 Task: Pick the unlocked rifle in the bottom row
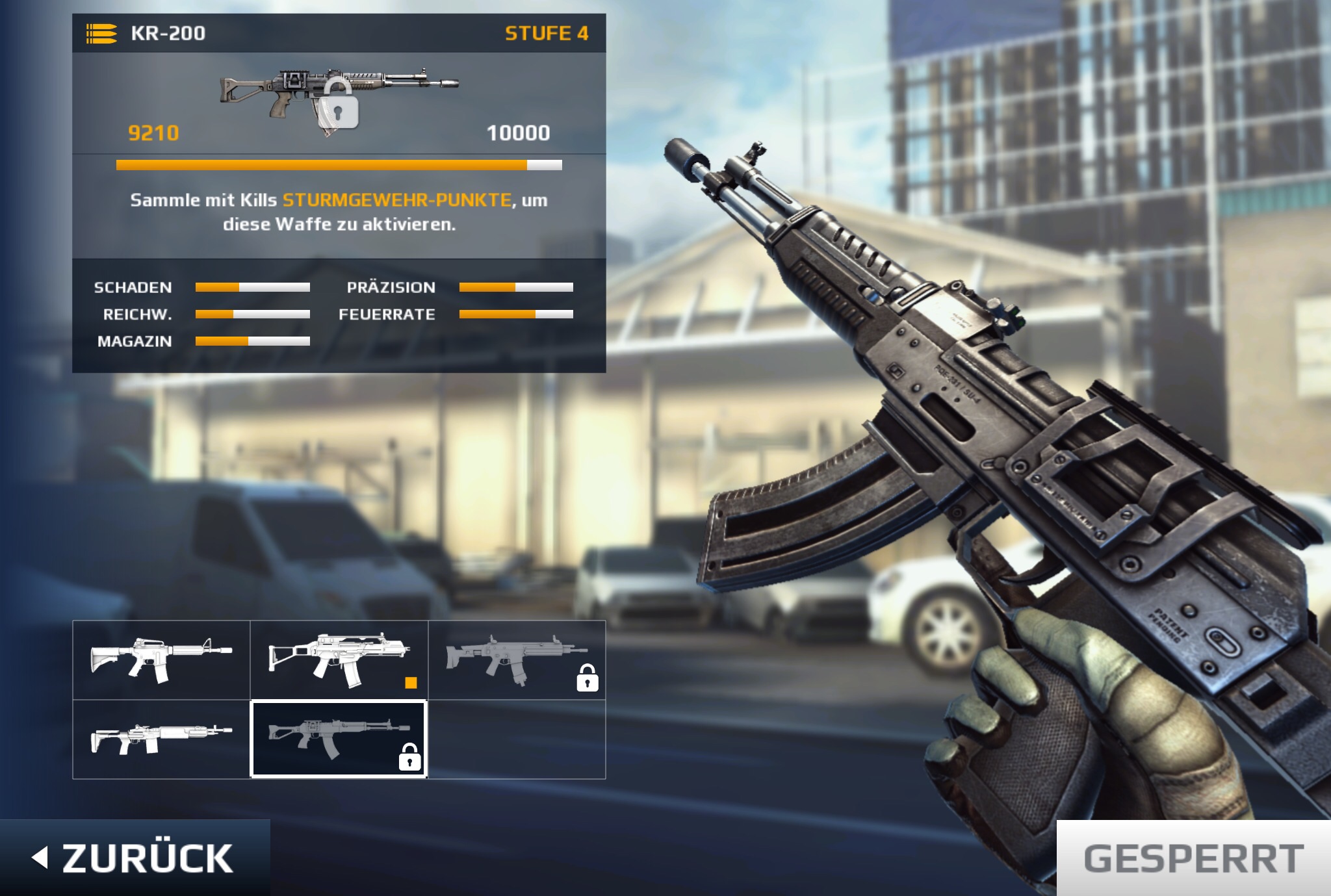tap(161, 739)
